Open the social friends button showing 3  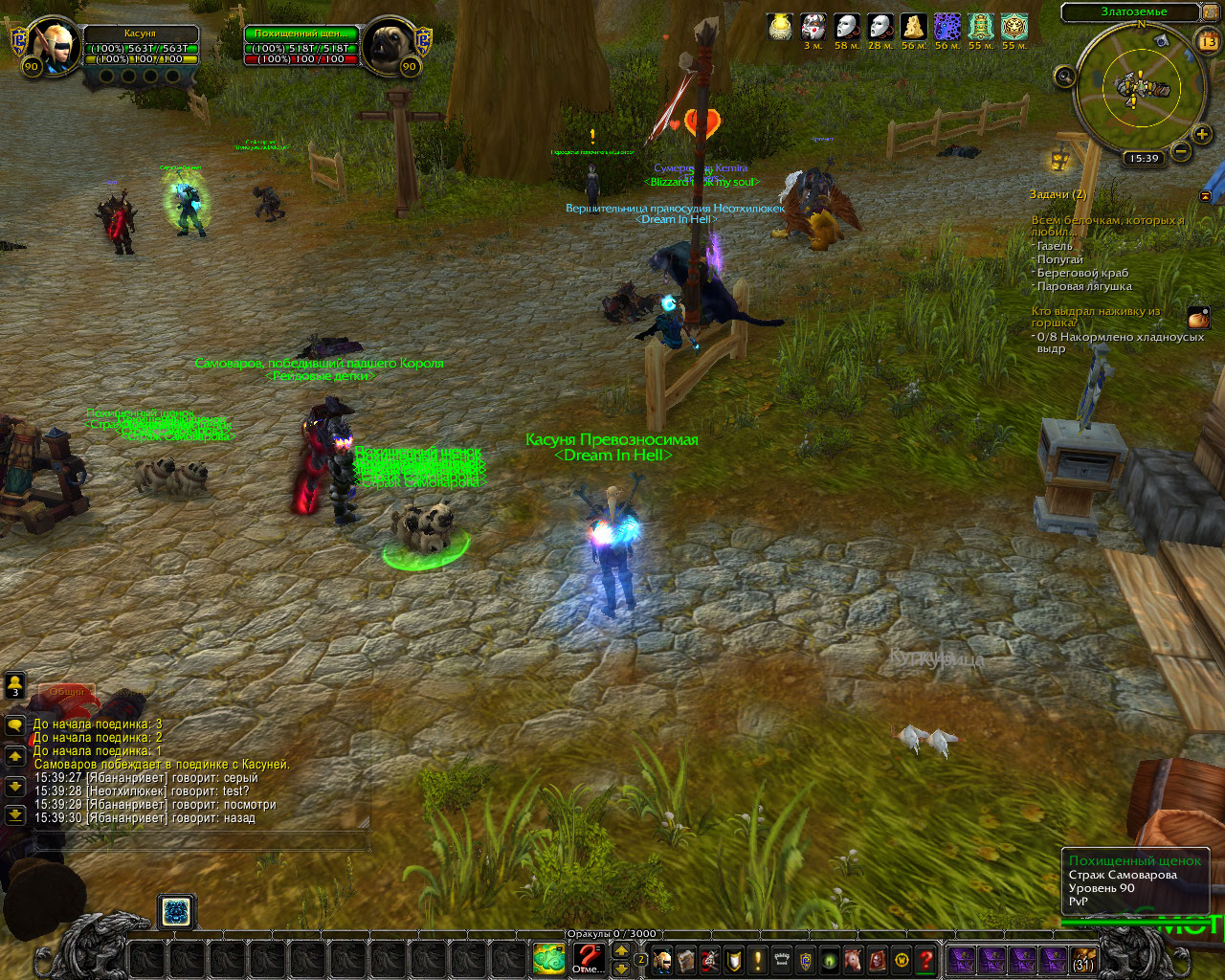click(15, 685)
